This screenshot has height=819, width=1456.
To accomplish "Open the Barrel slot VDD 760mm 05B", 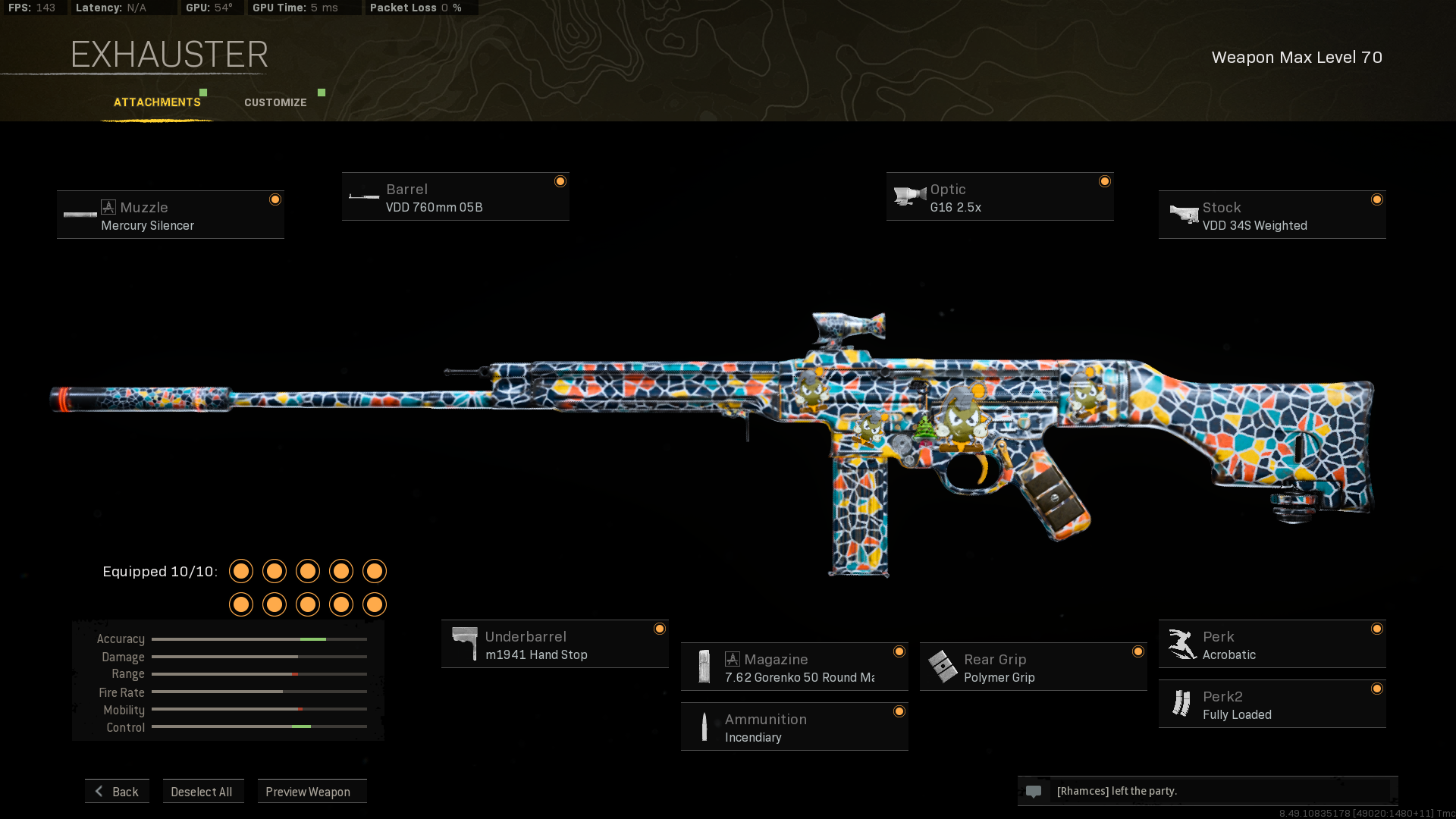I will (x=455, y=197).
